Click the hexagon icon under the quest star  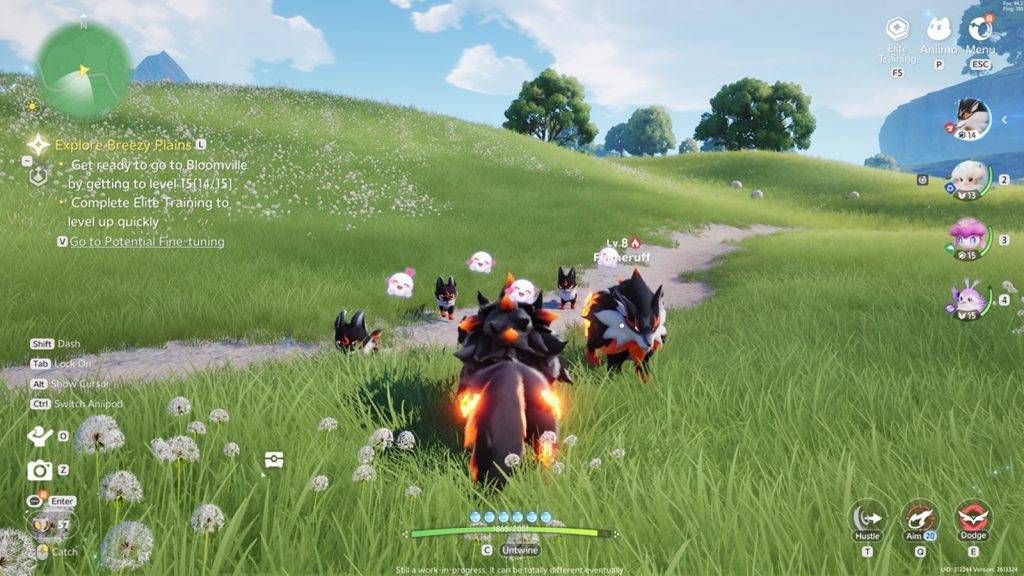coord(38,176)
